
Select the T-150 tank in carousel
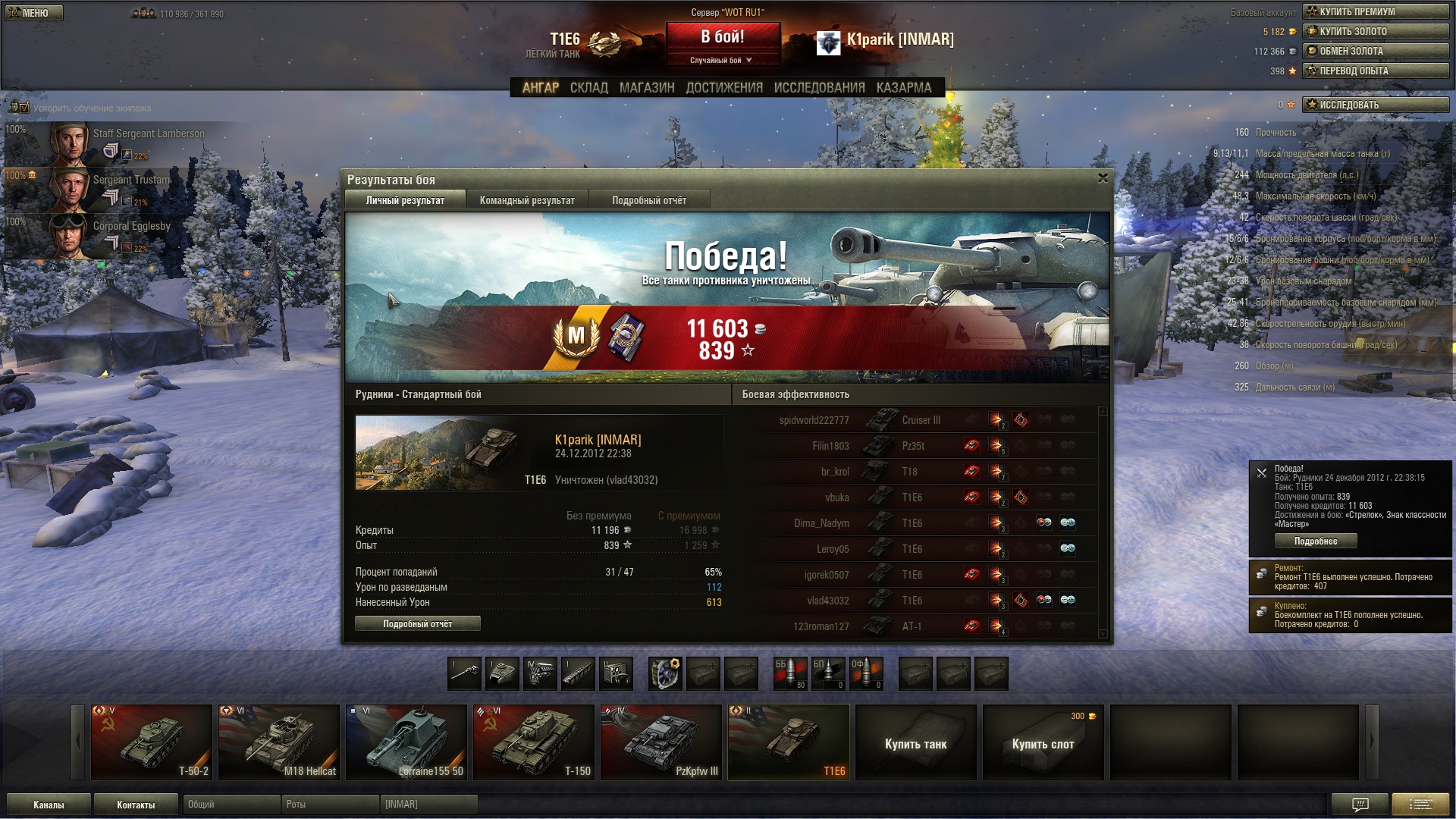pos(534,742)
